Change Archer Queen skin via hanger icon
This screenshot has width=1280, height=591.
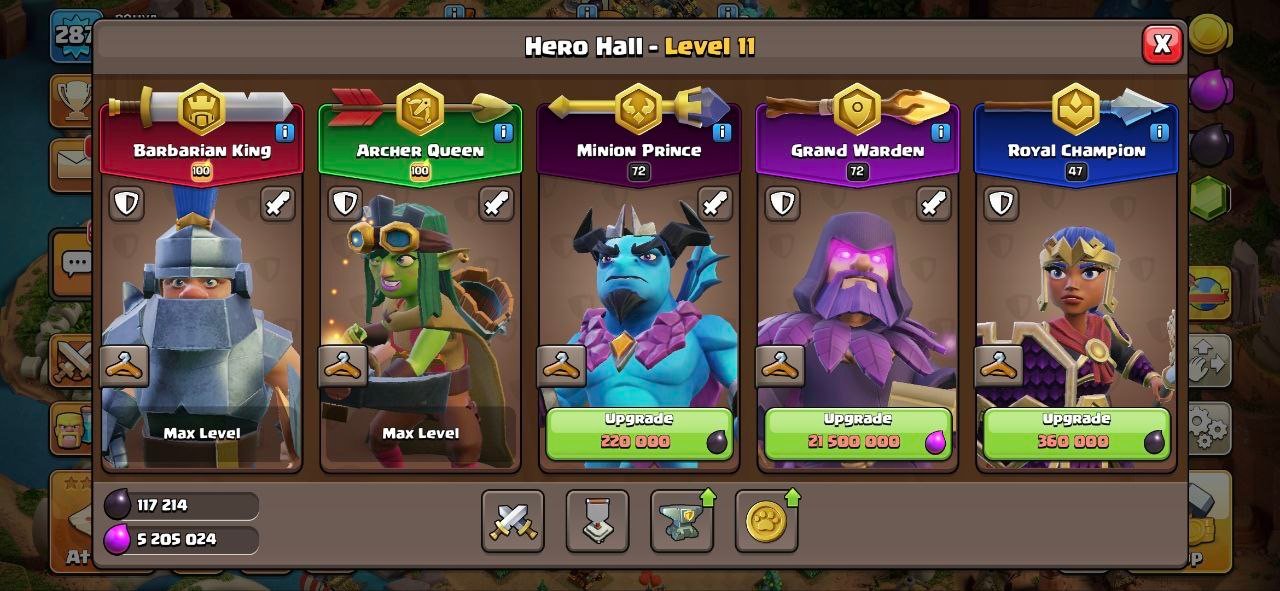[x=343, y=366]
